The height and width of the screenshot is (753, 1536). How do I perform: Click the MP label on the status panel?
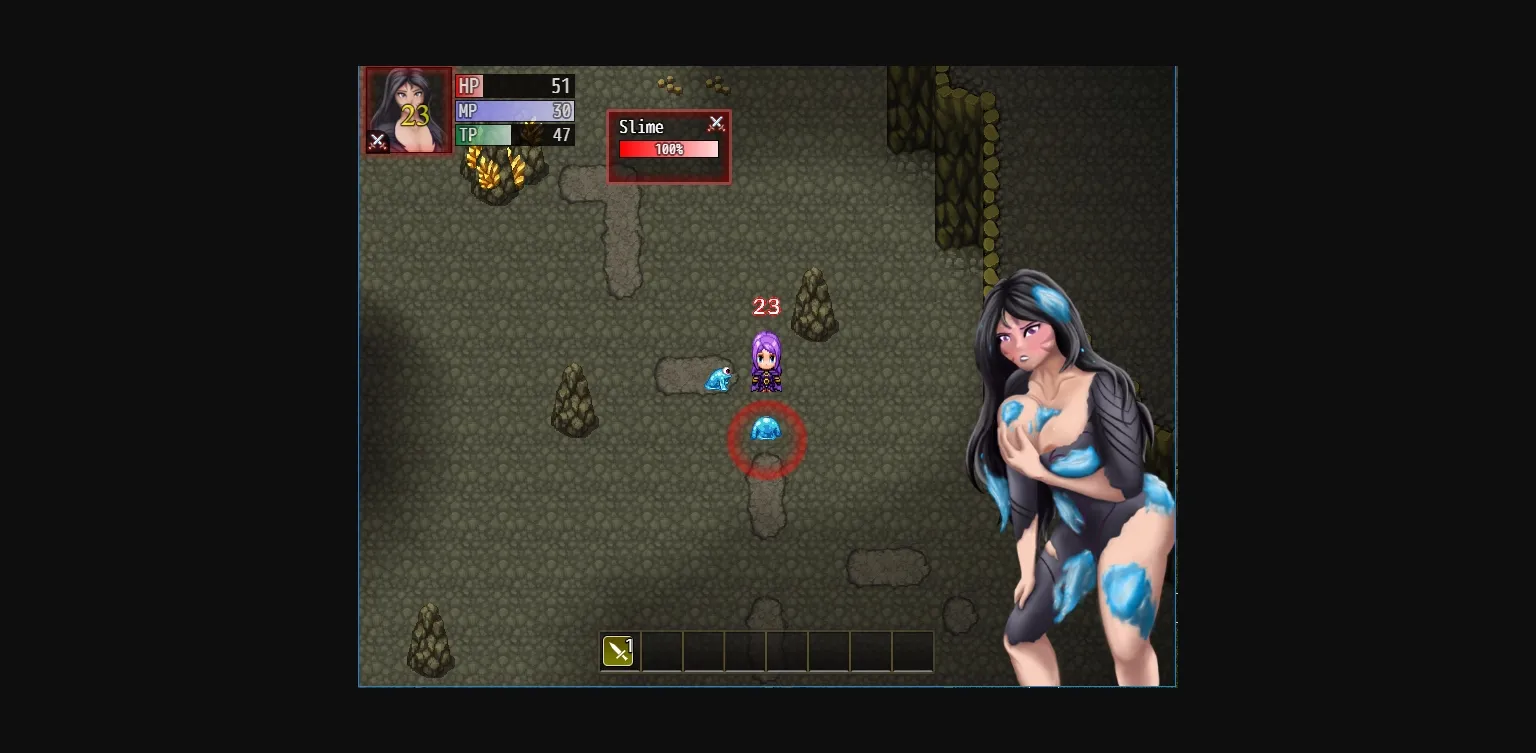pyautogui.click(x=467, y=111)
